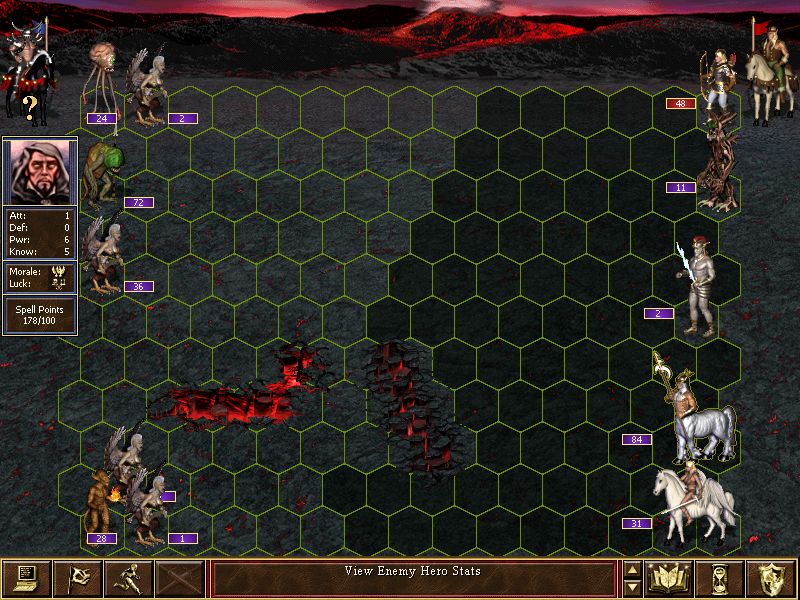Screen dimensions: 800x600
Task: Target the unicorn stack of 31
Action: pyautogui.click(x=695, y=500)
